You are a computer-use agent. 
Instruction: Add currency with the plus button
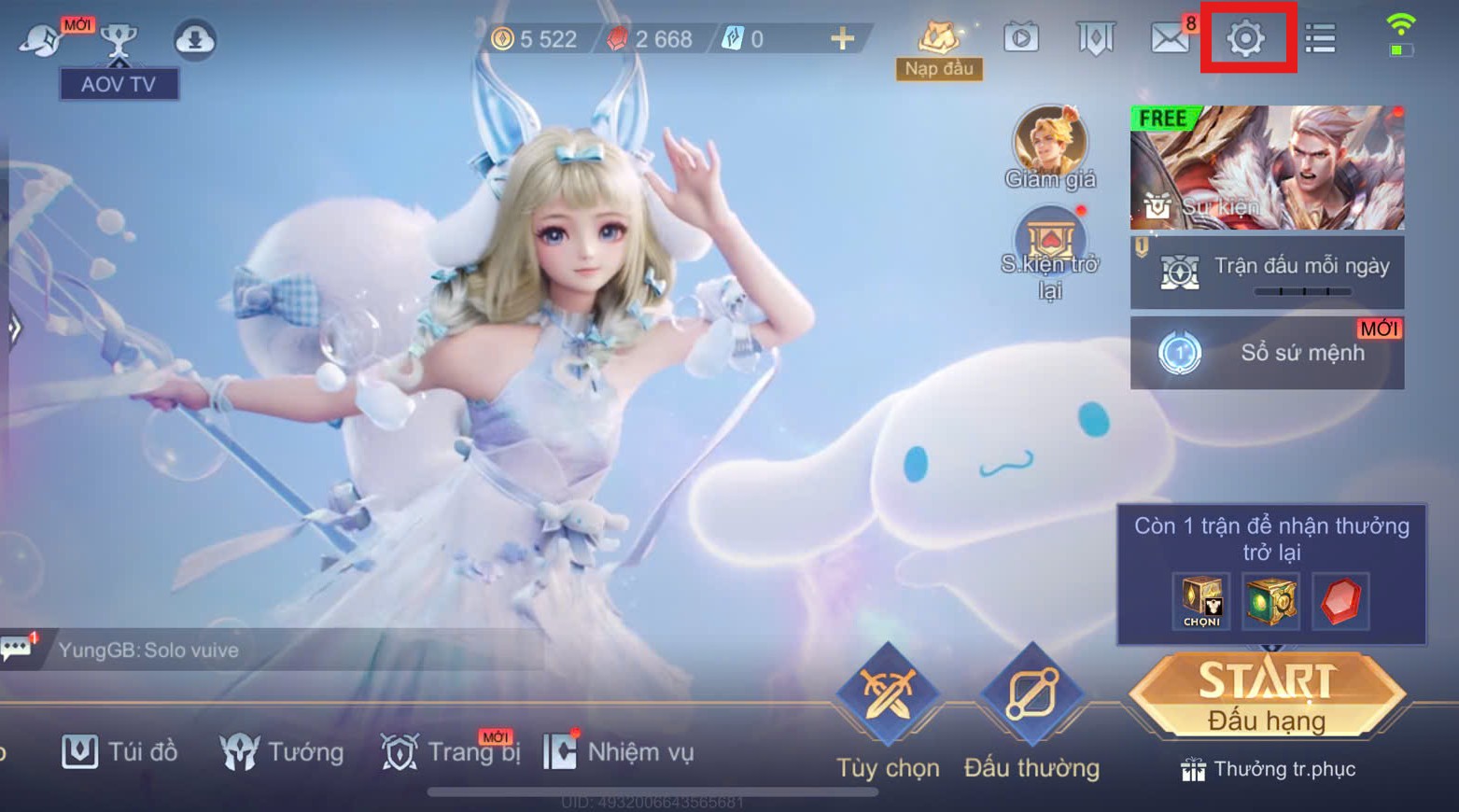842,38
